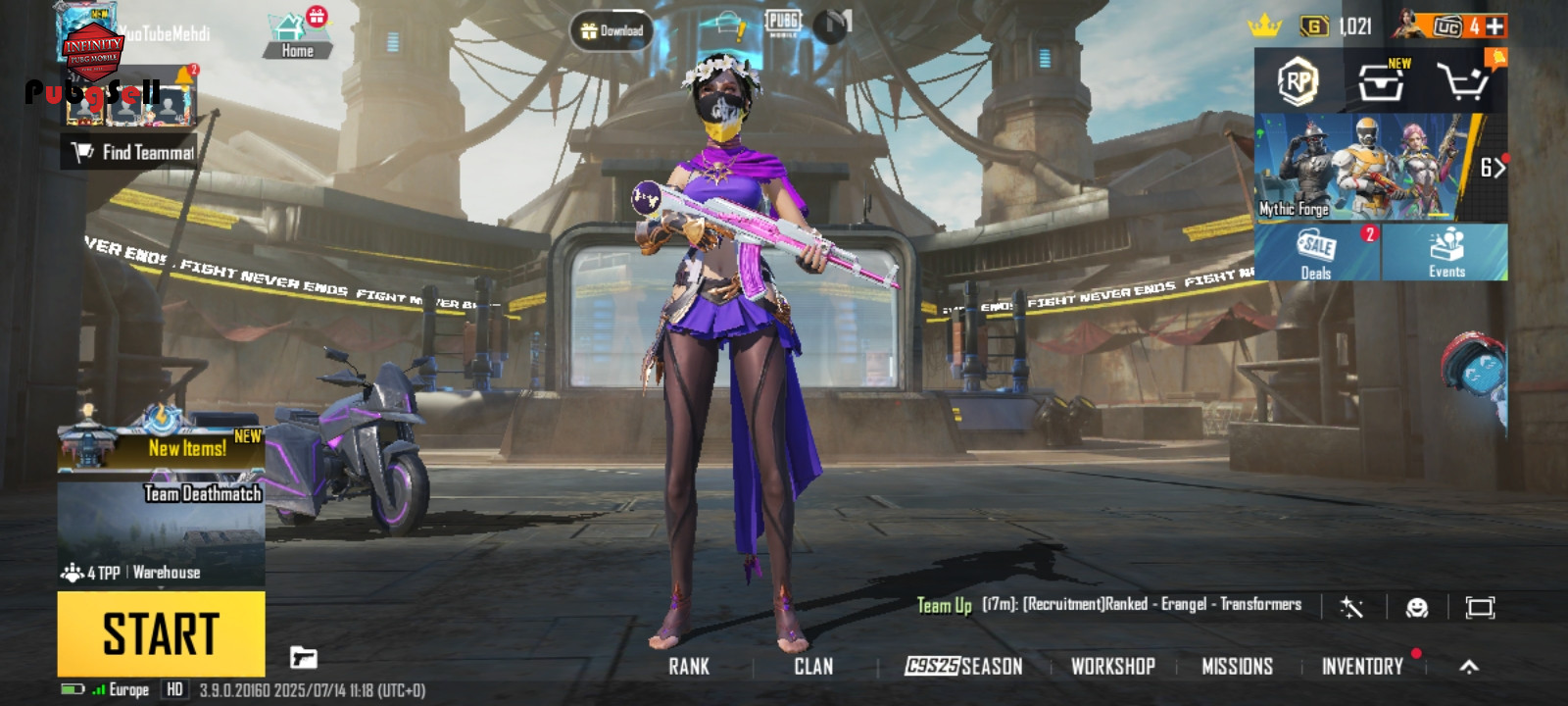Open the RANK menu
This screenshot has width=1568, height=706.
(x=689, y=667)
